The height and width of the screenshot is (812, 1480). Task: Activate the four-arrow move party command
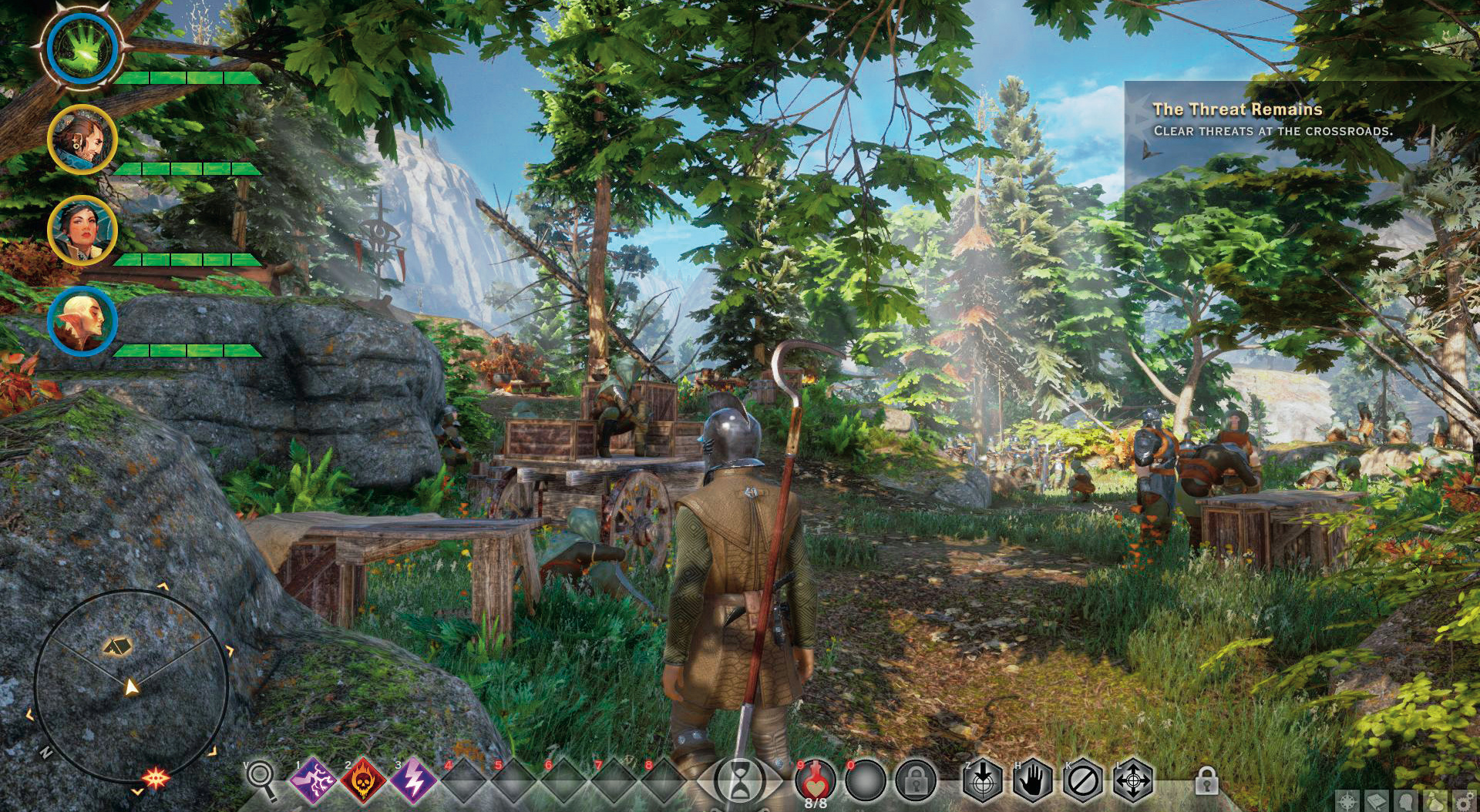click(1132, 781)
